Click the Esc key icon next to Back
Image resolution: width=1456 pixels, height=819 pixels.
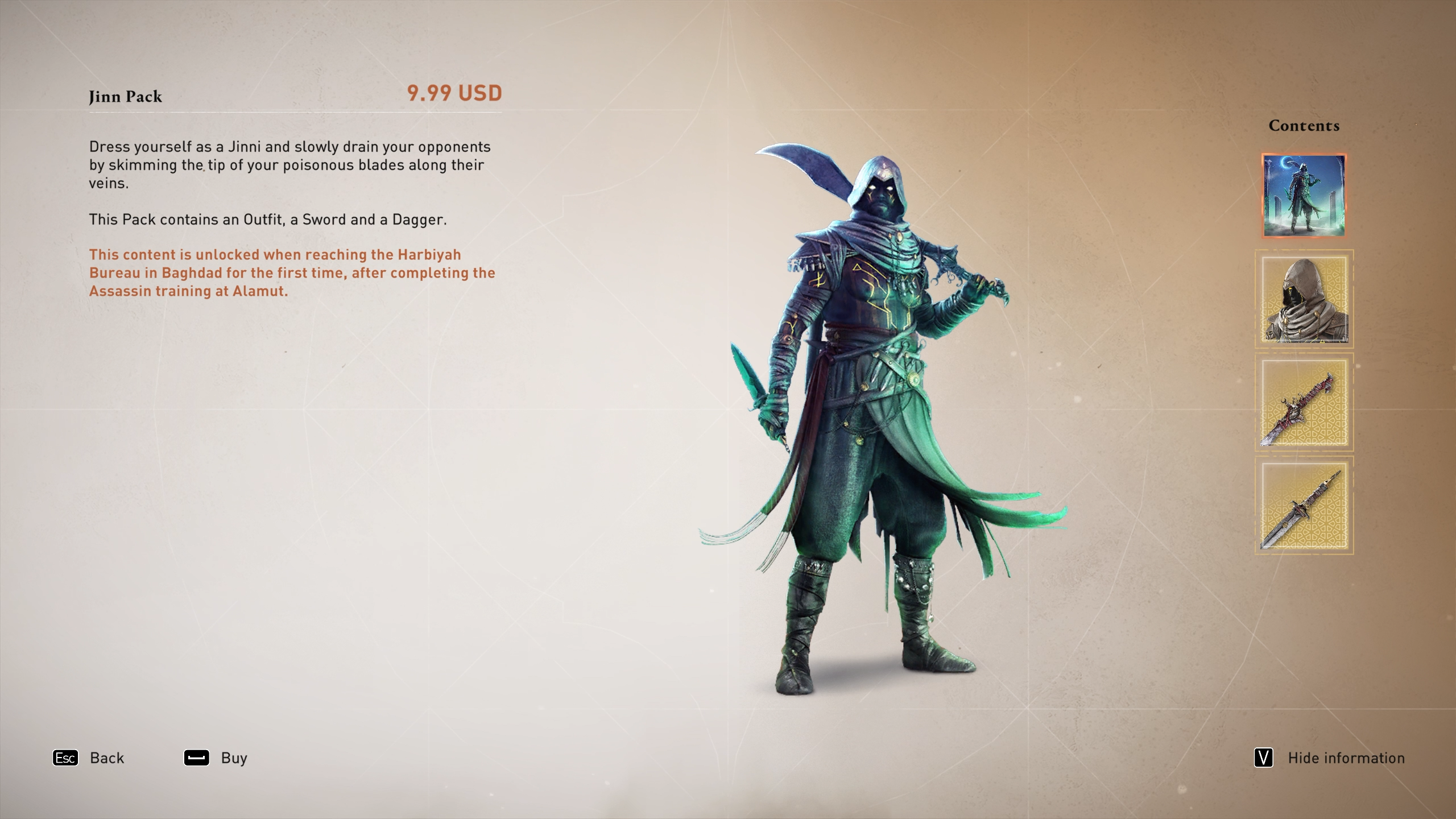pyautogui.click(x=65, y=758)
